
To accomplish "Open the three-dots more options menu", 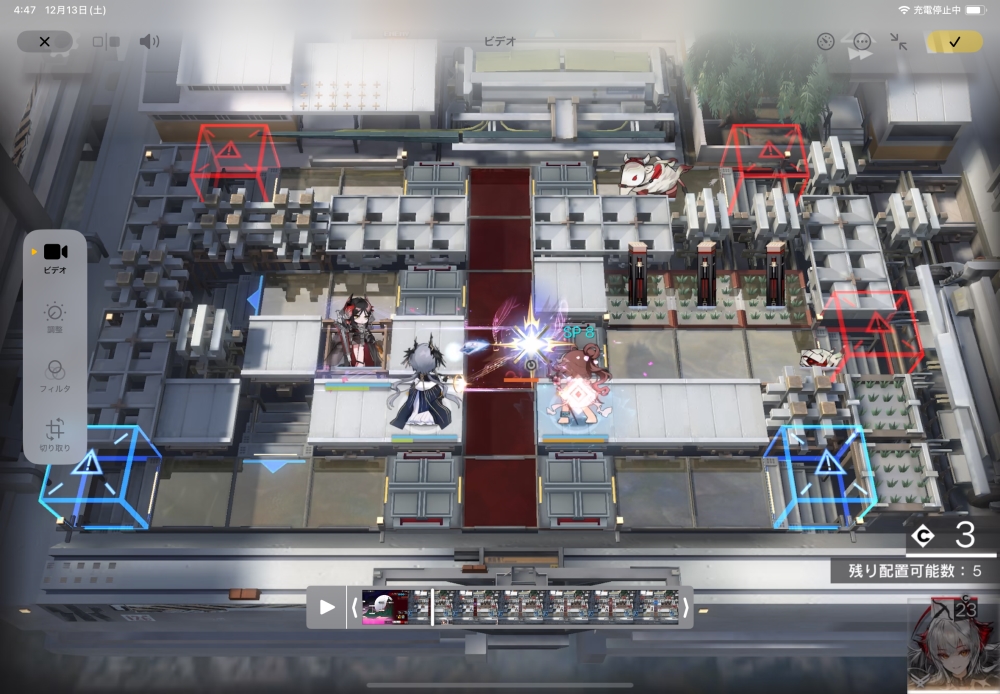I will pyautogui.click(x=862, y=42).
